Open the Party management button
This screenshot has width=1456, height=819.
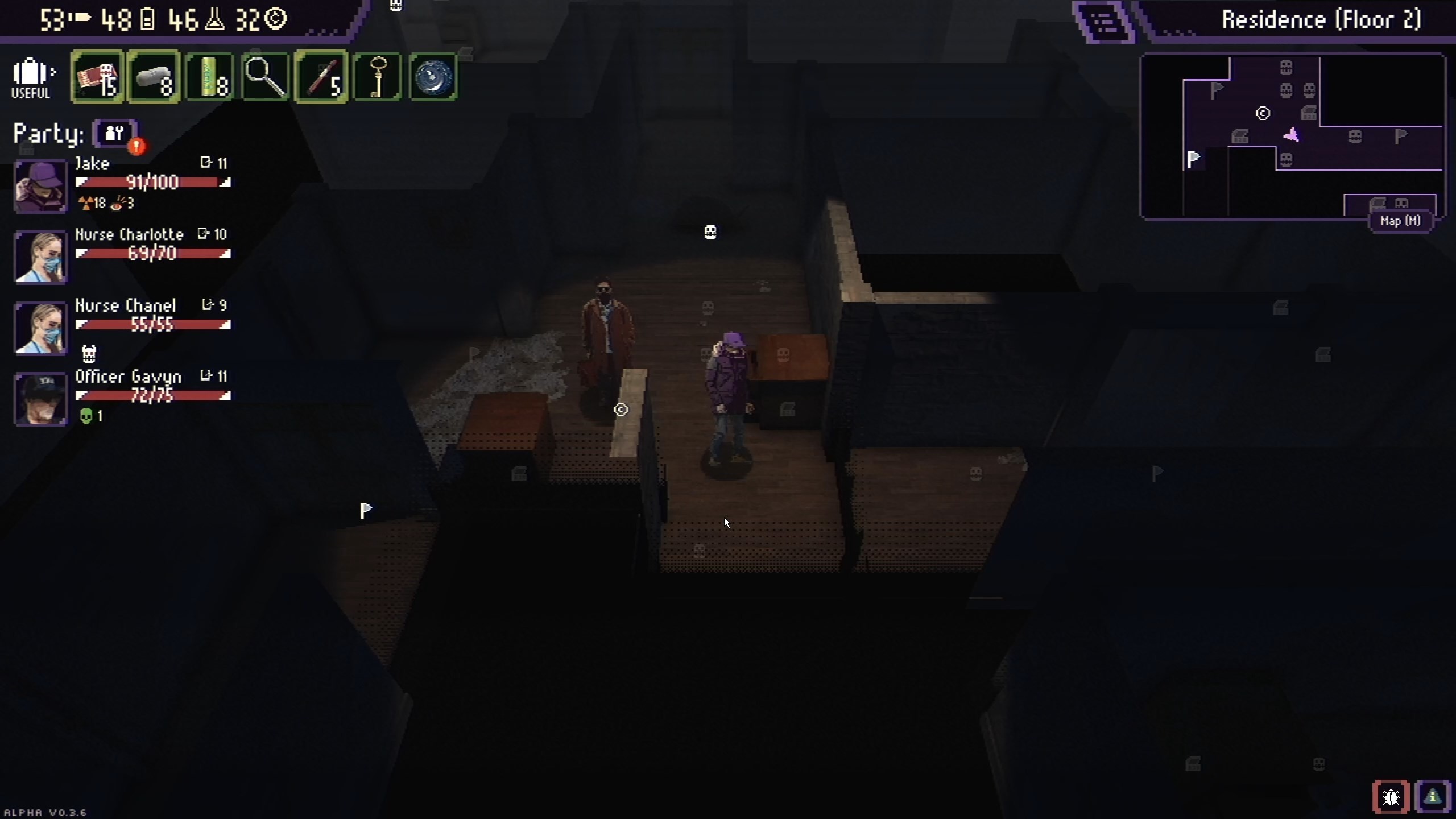115,134
